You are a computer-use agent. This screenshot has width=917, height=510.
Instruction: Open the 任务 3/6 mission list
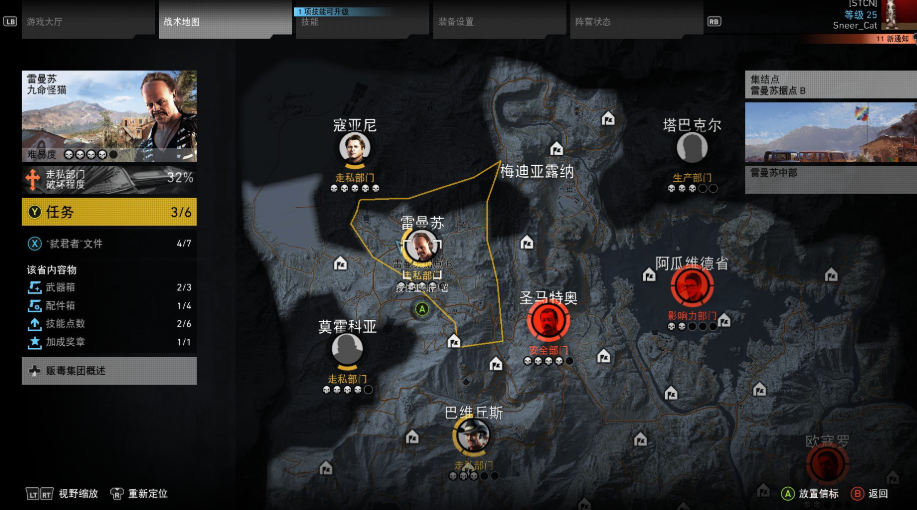[x=109, y=212]
